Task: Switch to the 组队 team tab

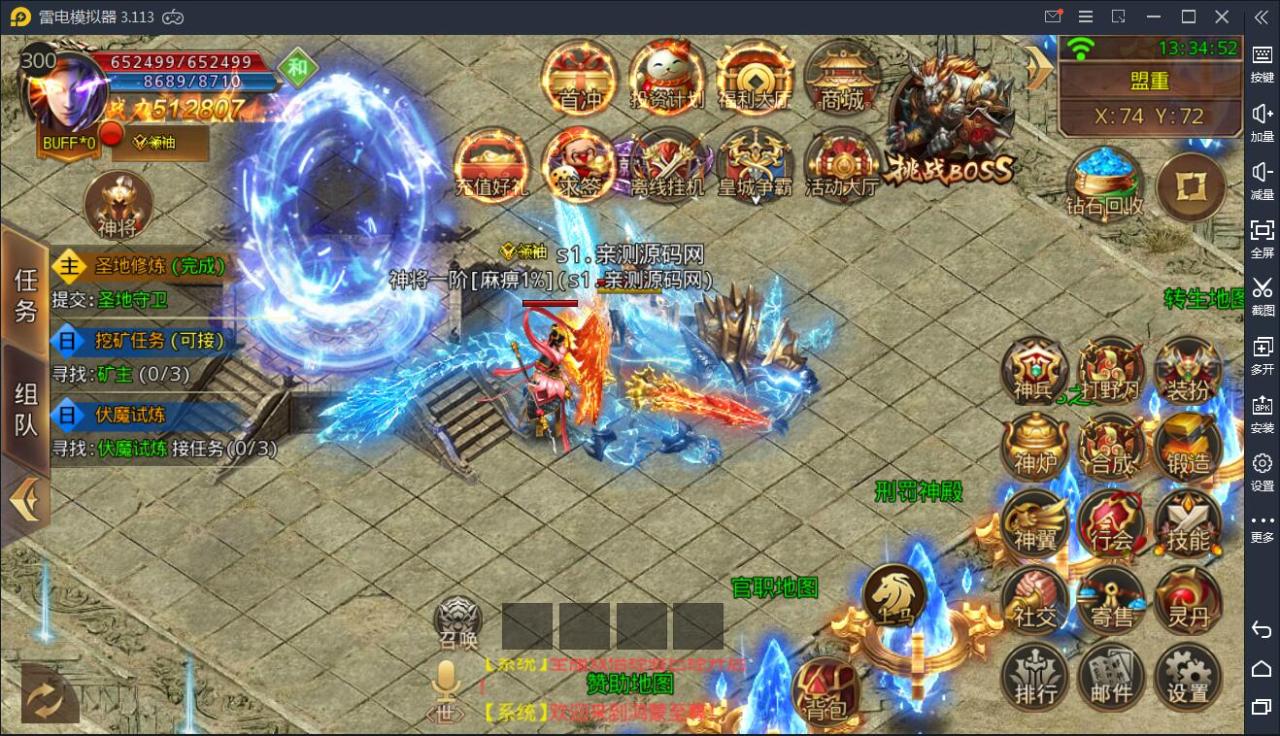Action: click(25, 410)
